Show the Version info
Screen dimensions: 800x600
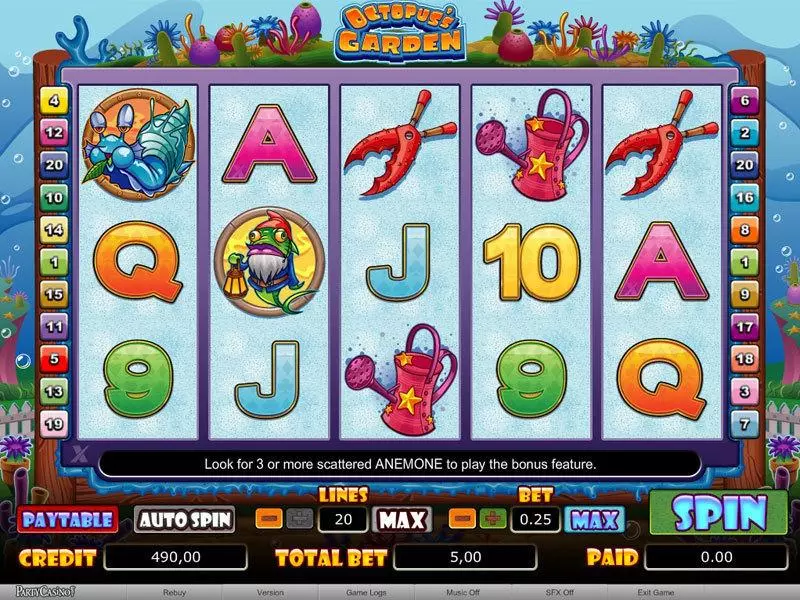click(x=270, y=592)
